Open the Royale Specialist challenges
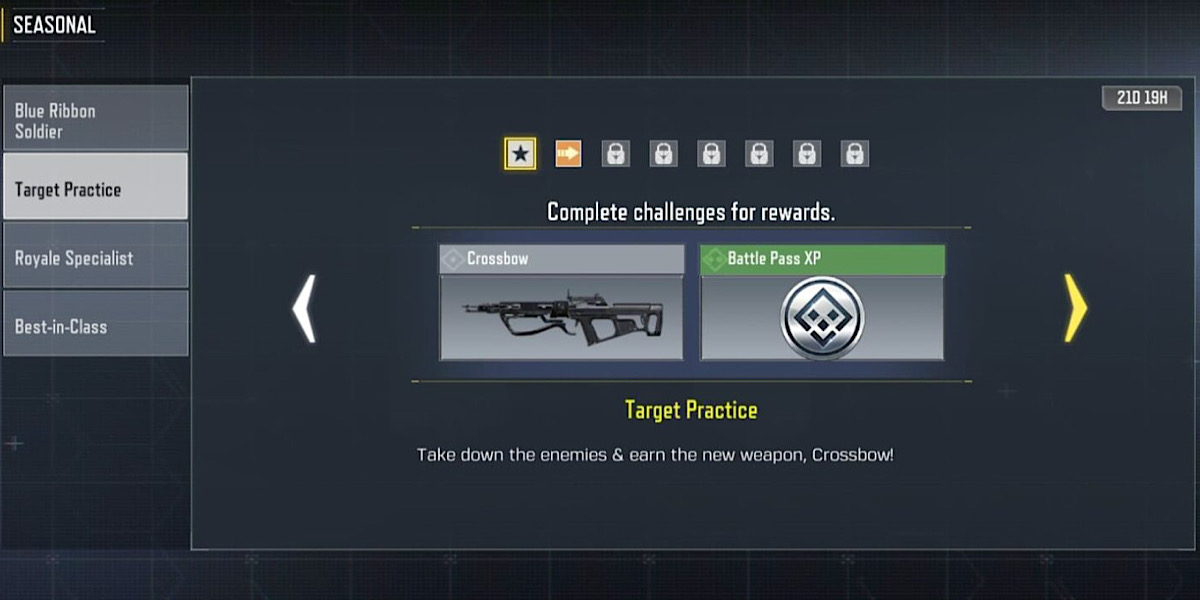 click(x=95, y=257)
